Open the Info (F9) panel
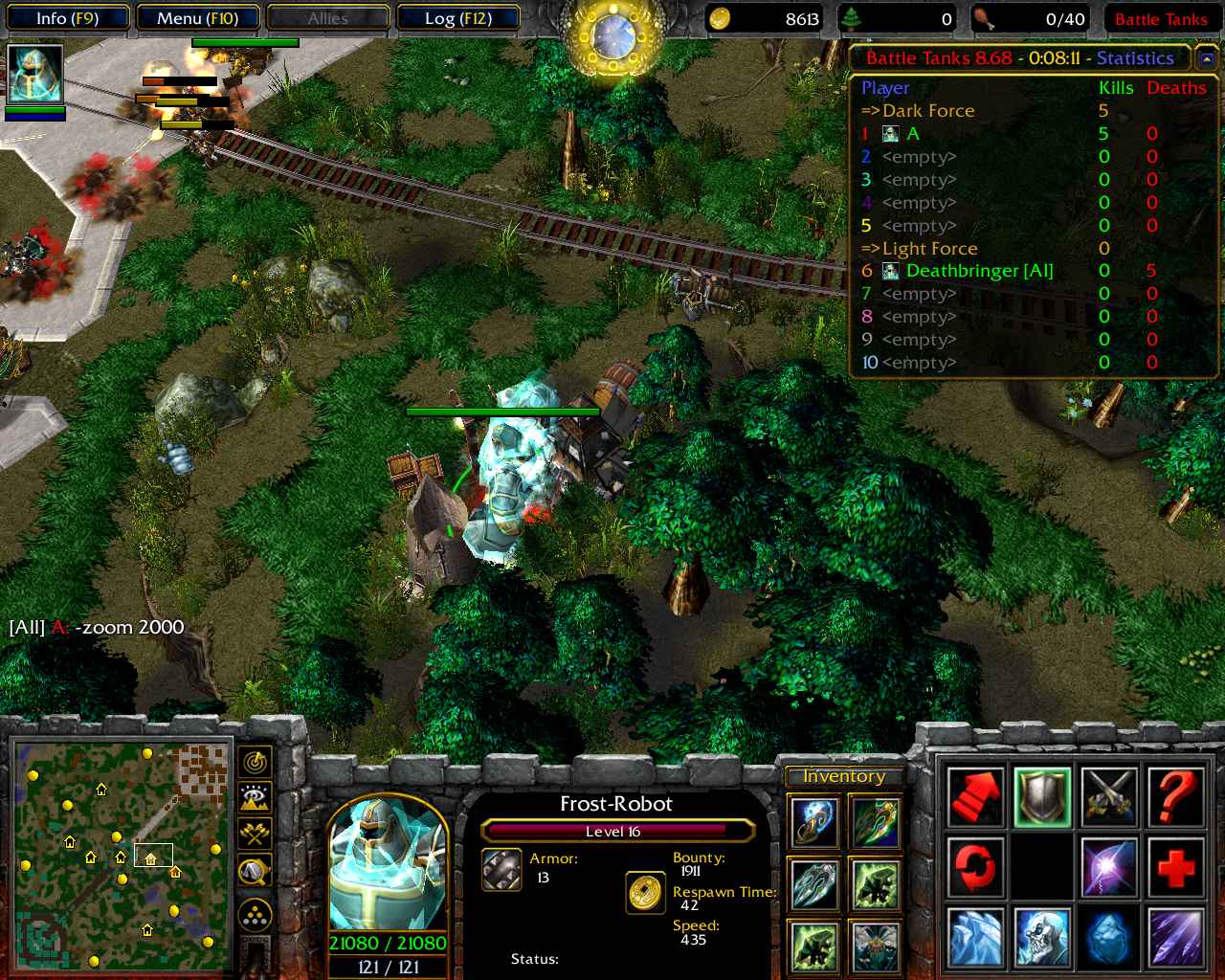Image resolution: width=1225 pixels, height=980 pixels. tap(67, 18)
